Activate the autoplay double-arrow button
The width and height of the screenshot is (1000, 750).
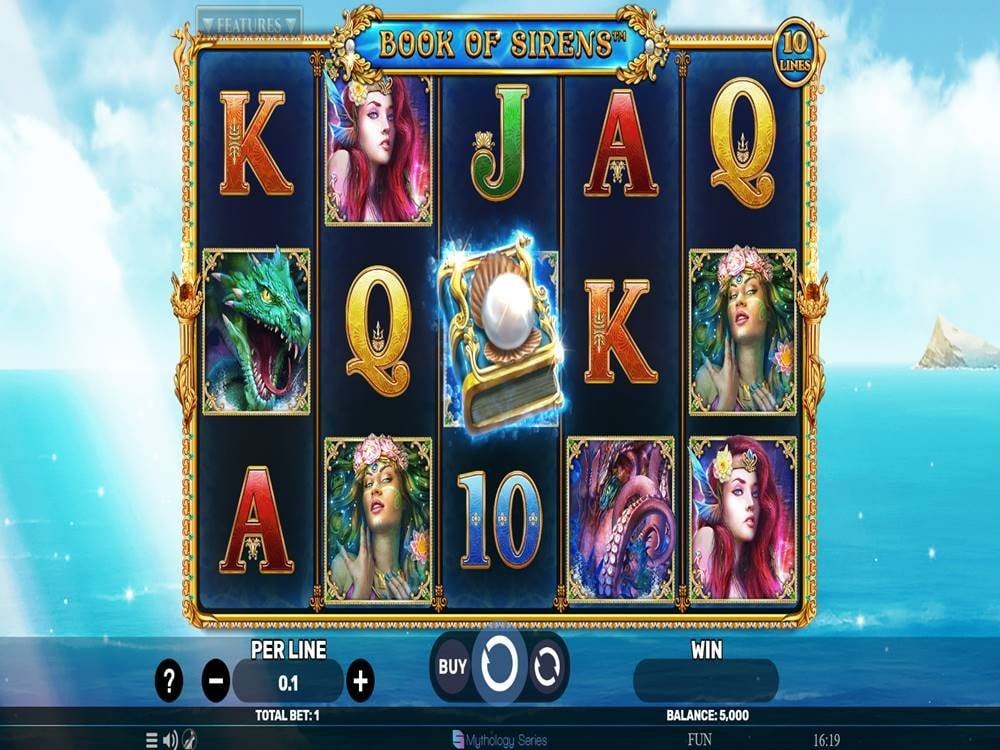click(x=547, y=666)
